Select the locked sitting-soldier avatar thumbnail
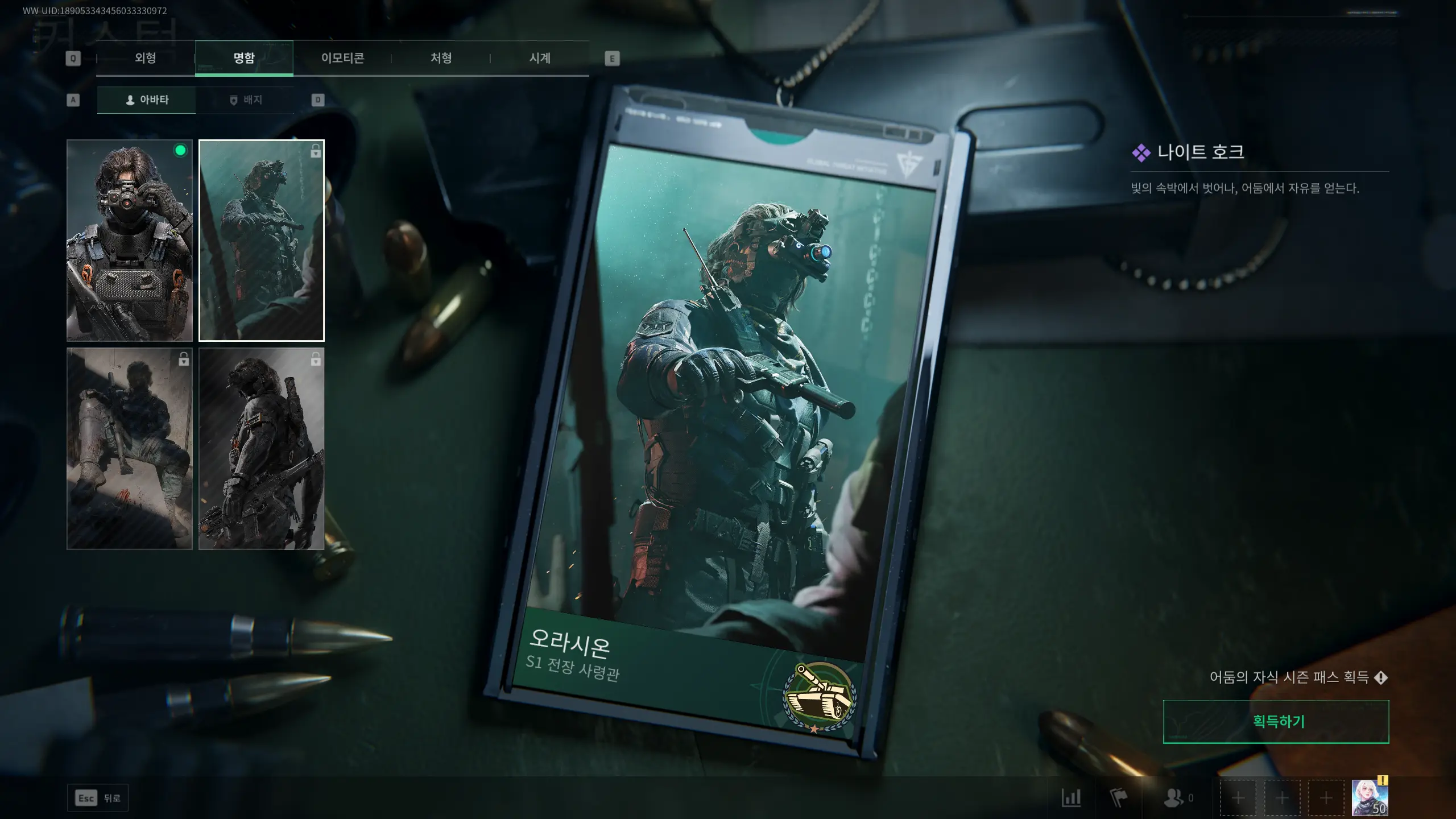Viewport: 1456px width, 819px height. click(x=129, y=449)
